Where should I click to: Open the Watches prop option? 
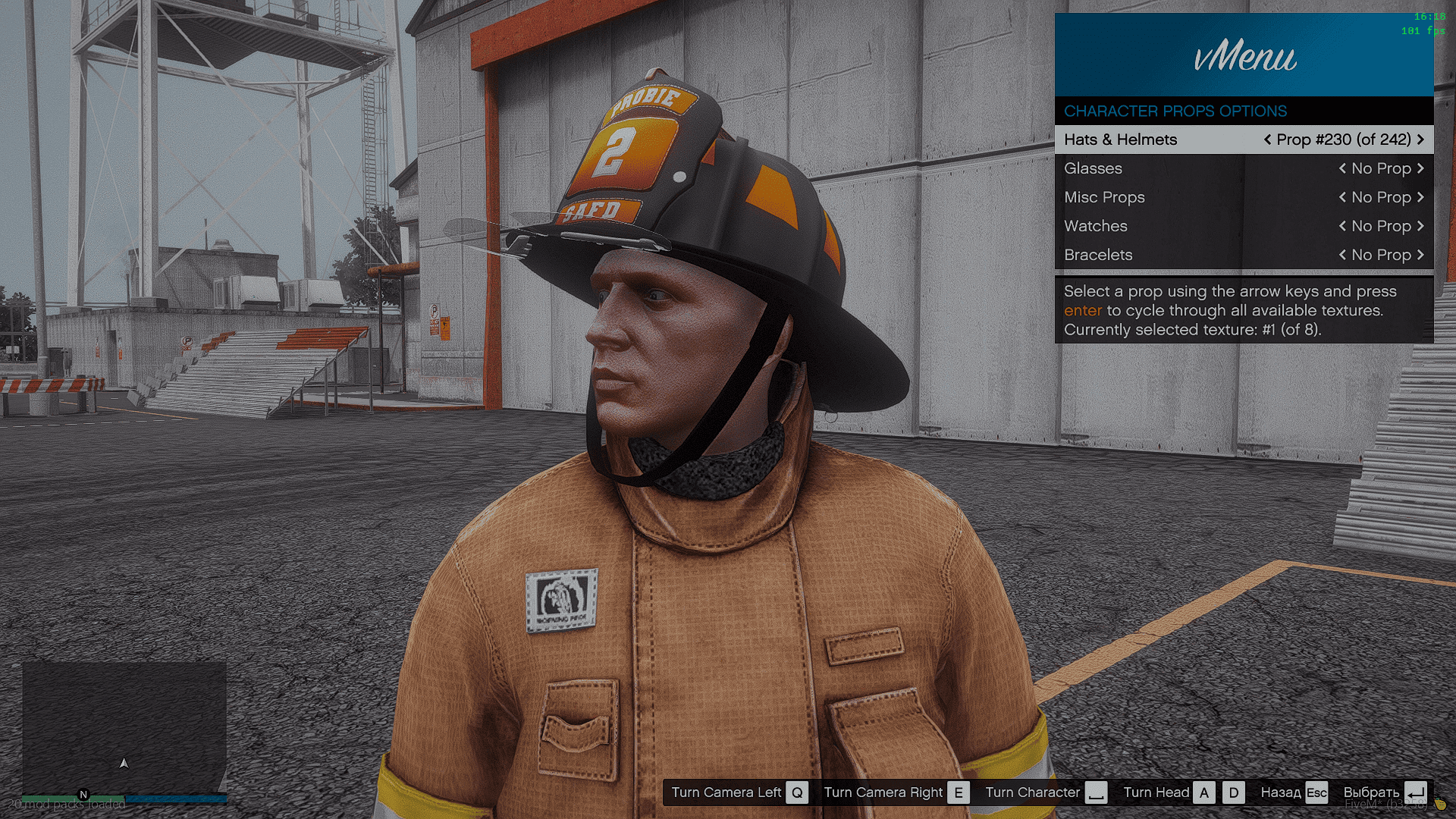pyautogui.click(x=1095, y=226)
